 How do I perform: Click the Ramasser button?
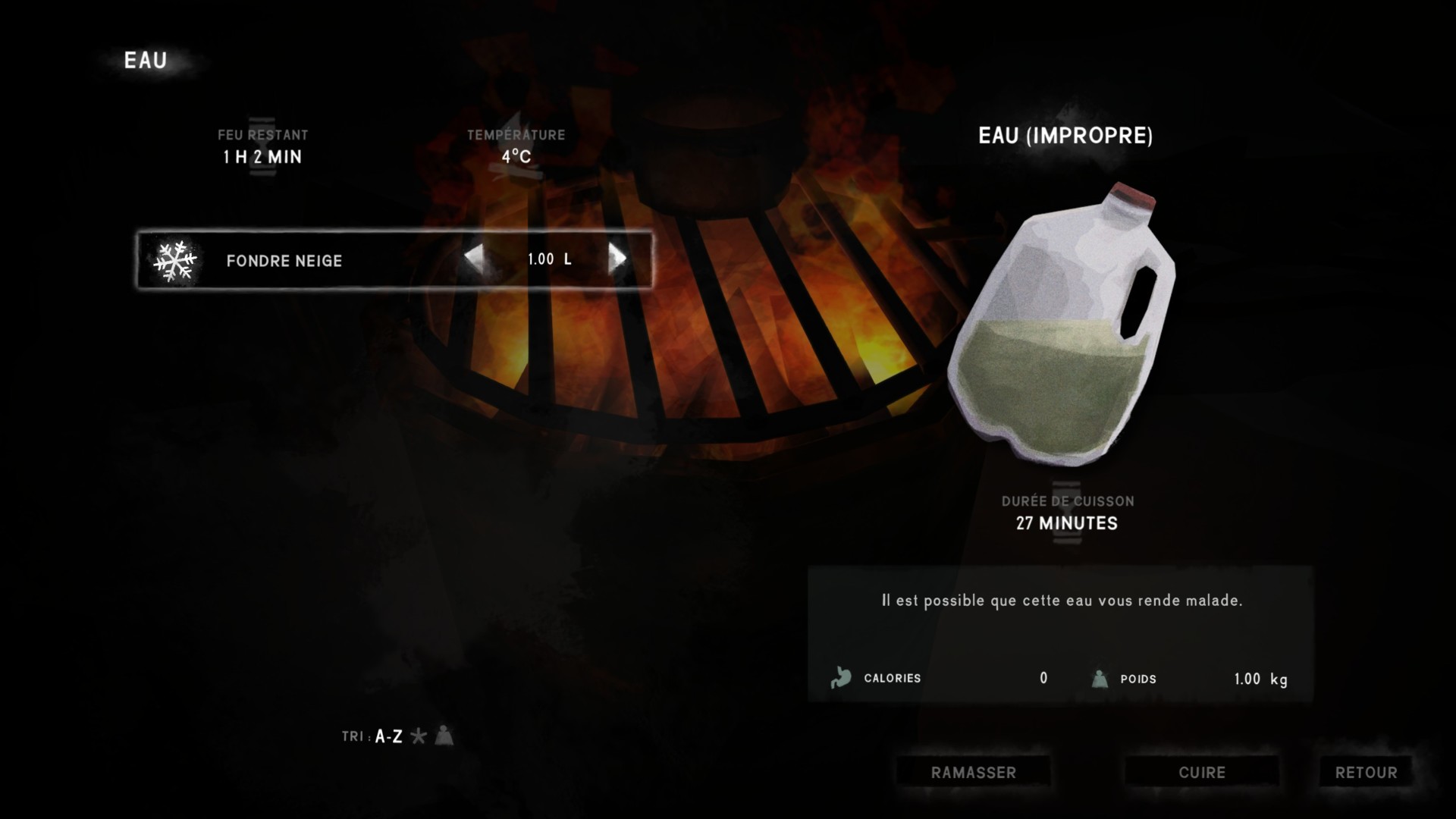973,773
